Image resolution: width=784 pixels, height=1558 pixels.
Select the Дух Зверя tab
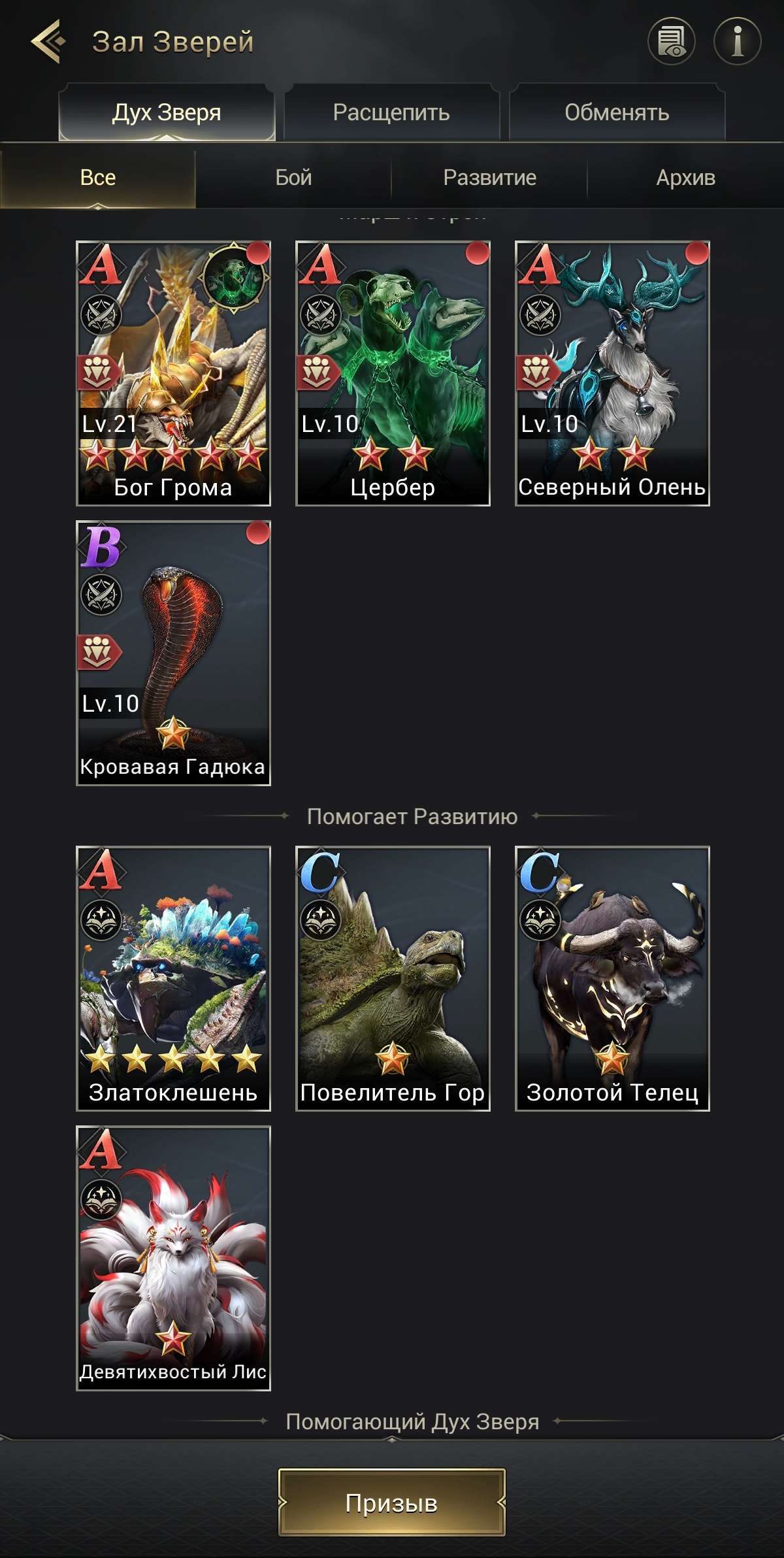(x=167, y=112)
